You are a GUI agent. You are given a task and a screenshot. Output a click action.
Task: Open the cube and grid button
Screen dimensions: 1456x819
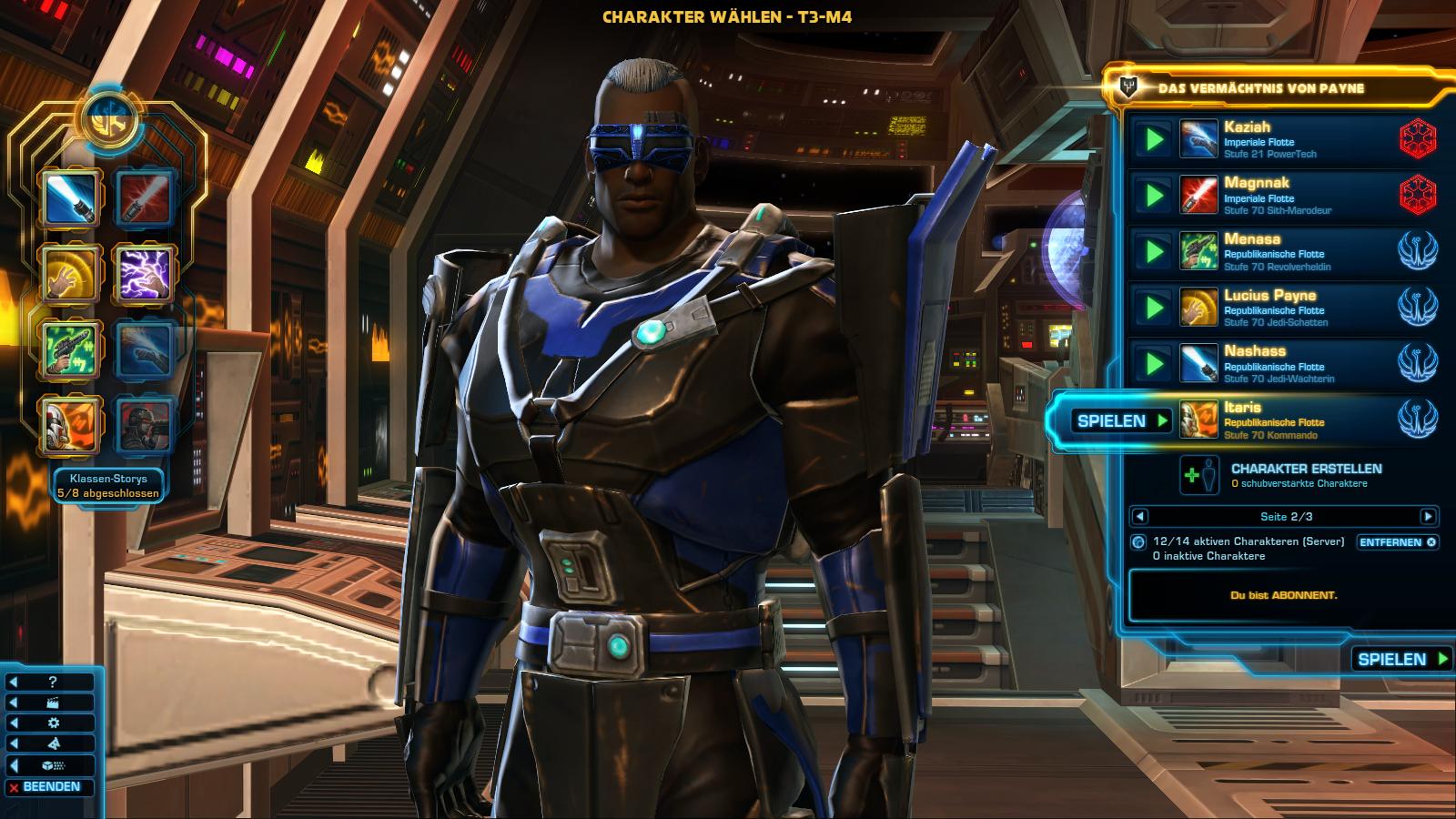53,765
